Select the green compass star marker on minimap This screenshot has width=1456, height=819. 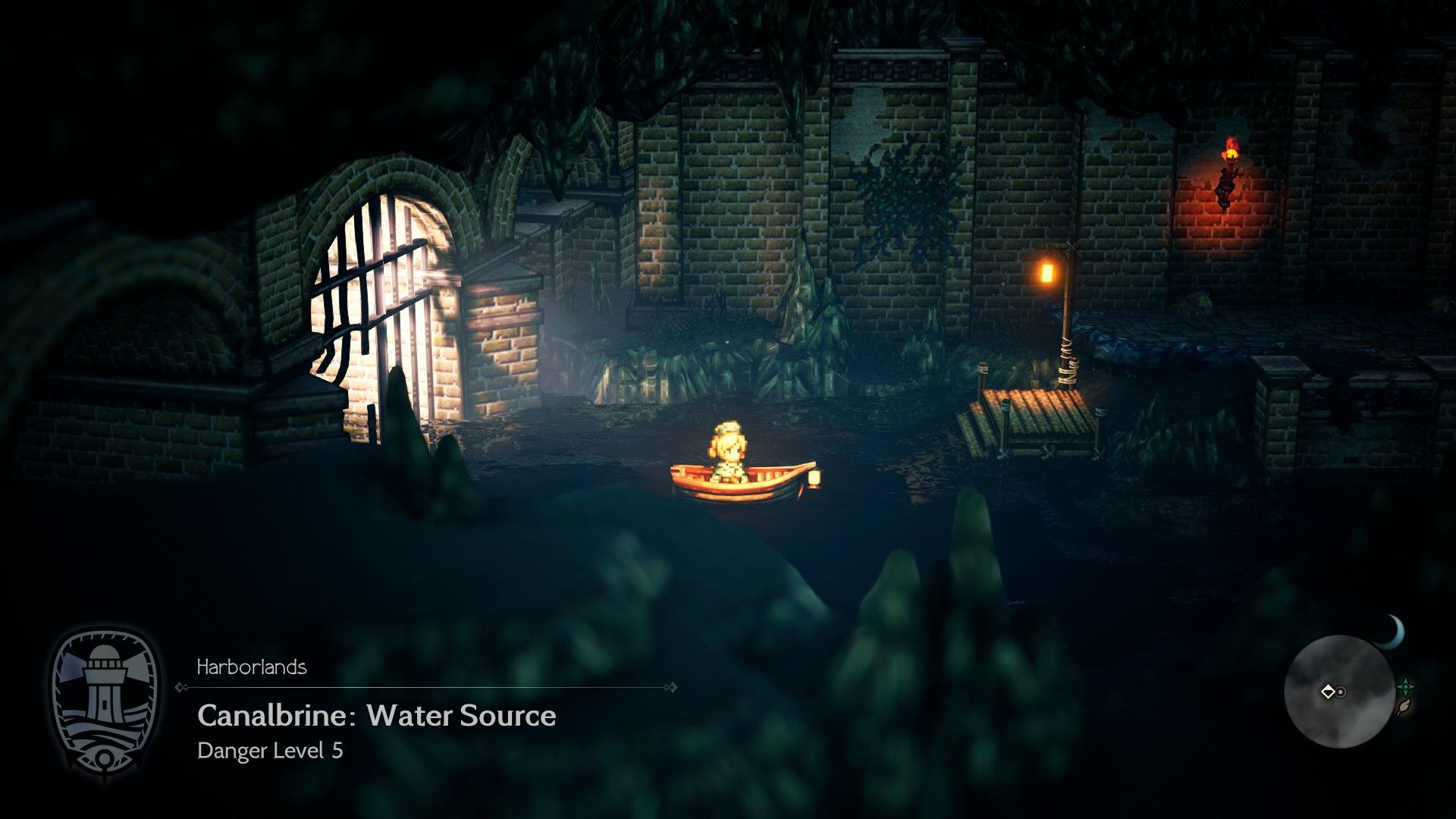click(x=1406, y=685)
